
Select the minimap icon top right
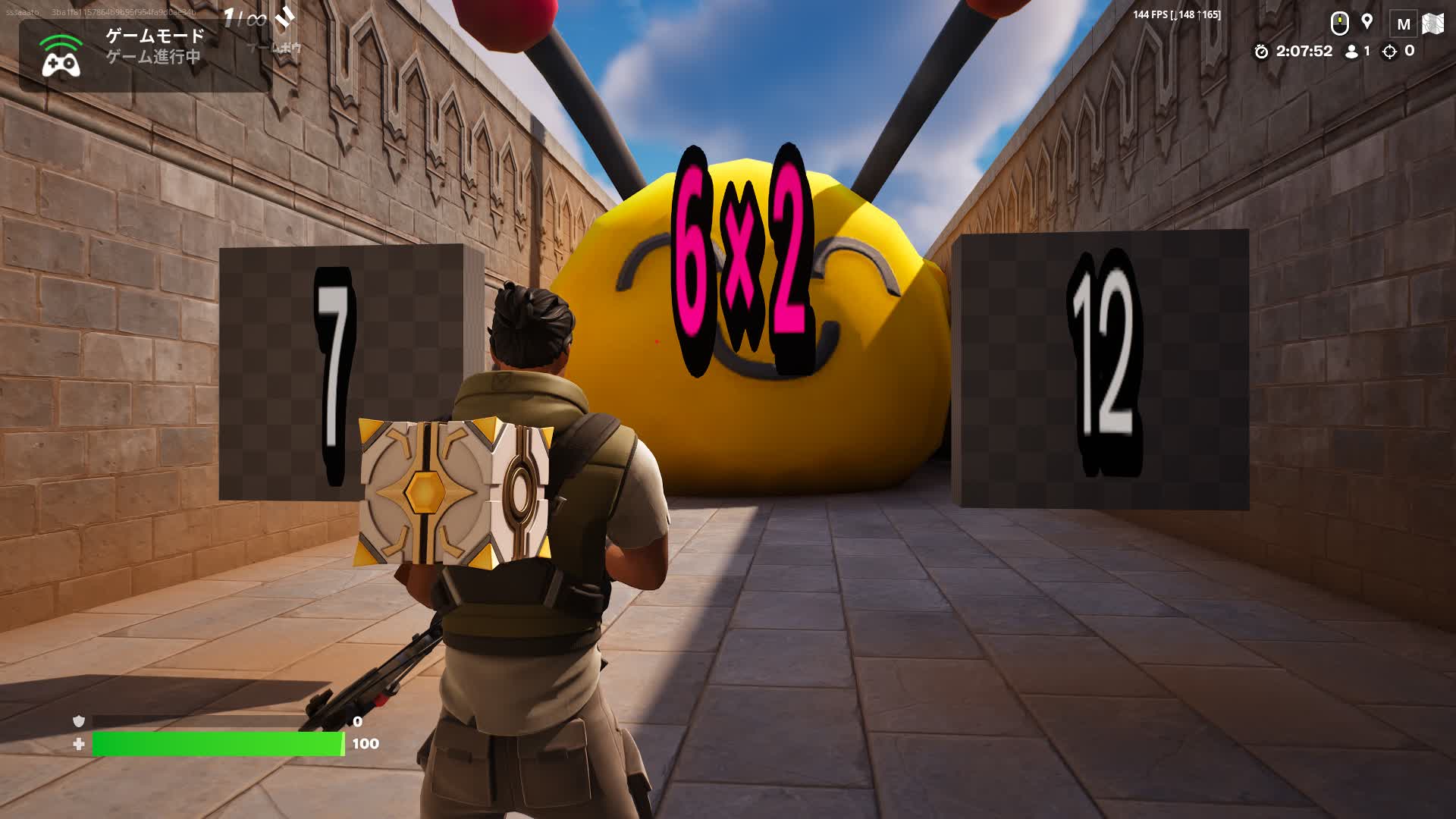(1432, 23)
